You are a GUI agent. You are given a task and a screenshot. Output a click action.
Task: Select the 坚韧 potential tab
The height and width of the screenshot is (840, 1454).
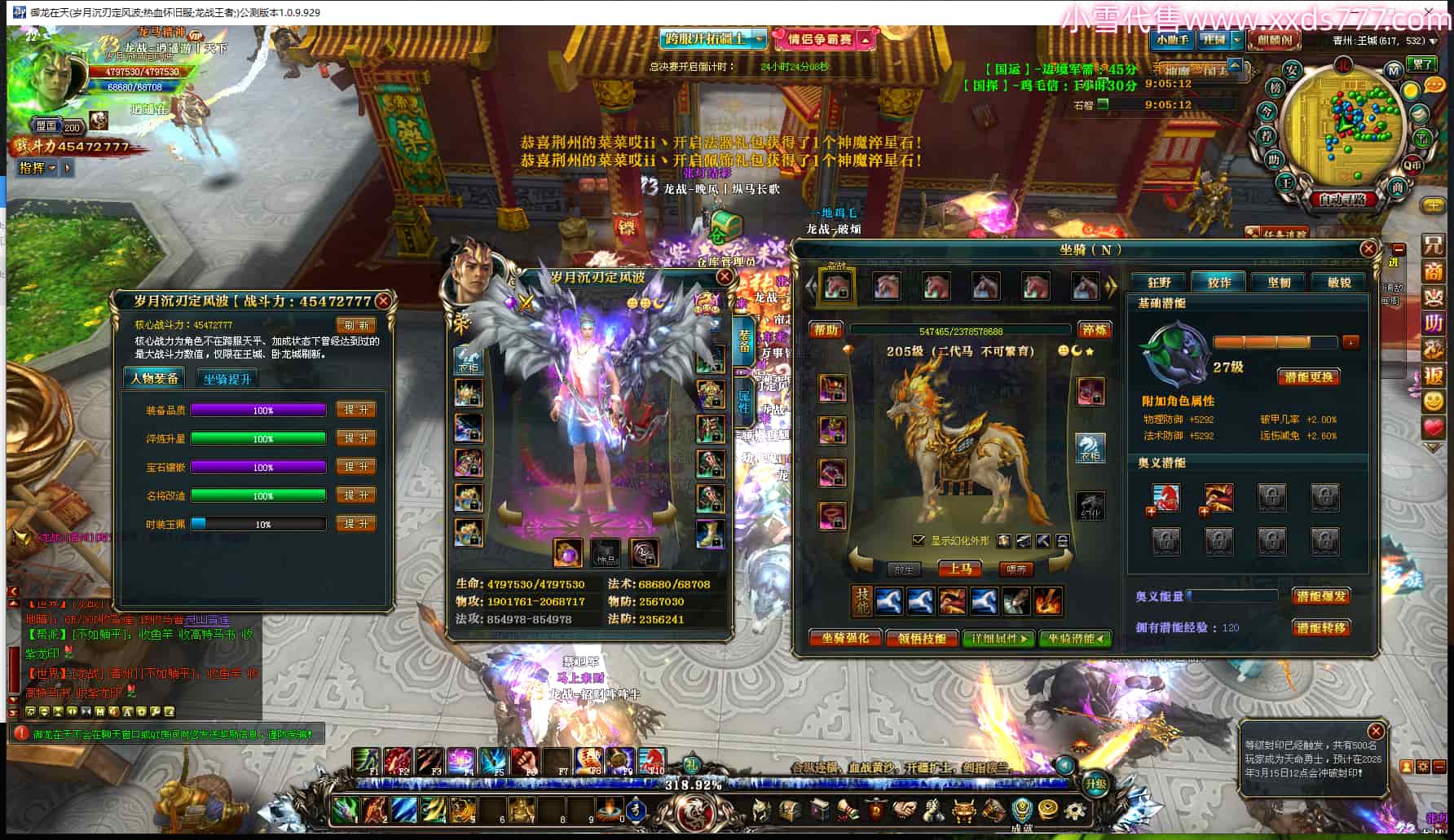point(1279,283)
